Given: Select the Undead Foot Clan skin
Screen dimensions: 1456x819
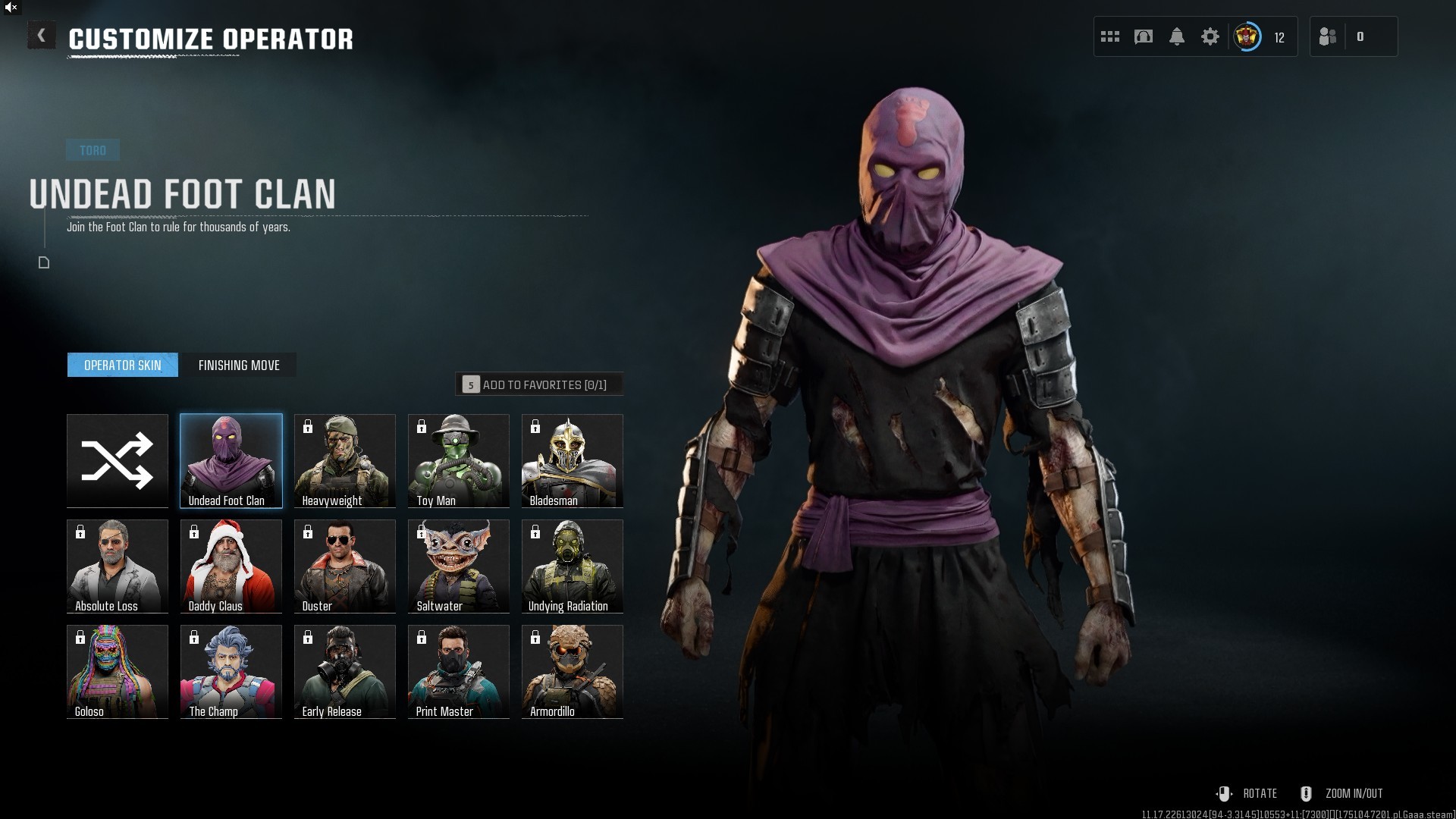Looking at the screenshot, I should [x=231, y=460].
